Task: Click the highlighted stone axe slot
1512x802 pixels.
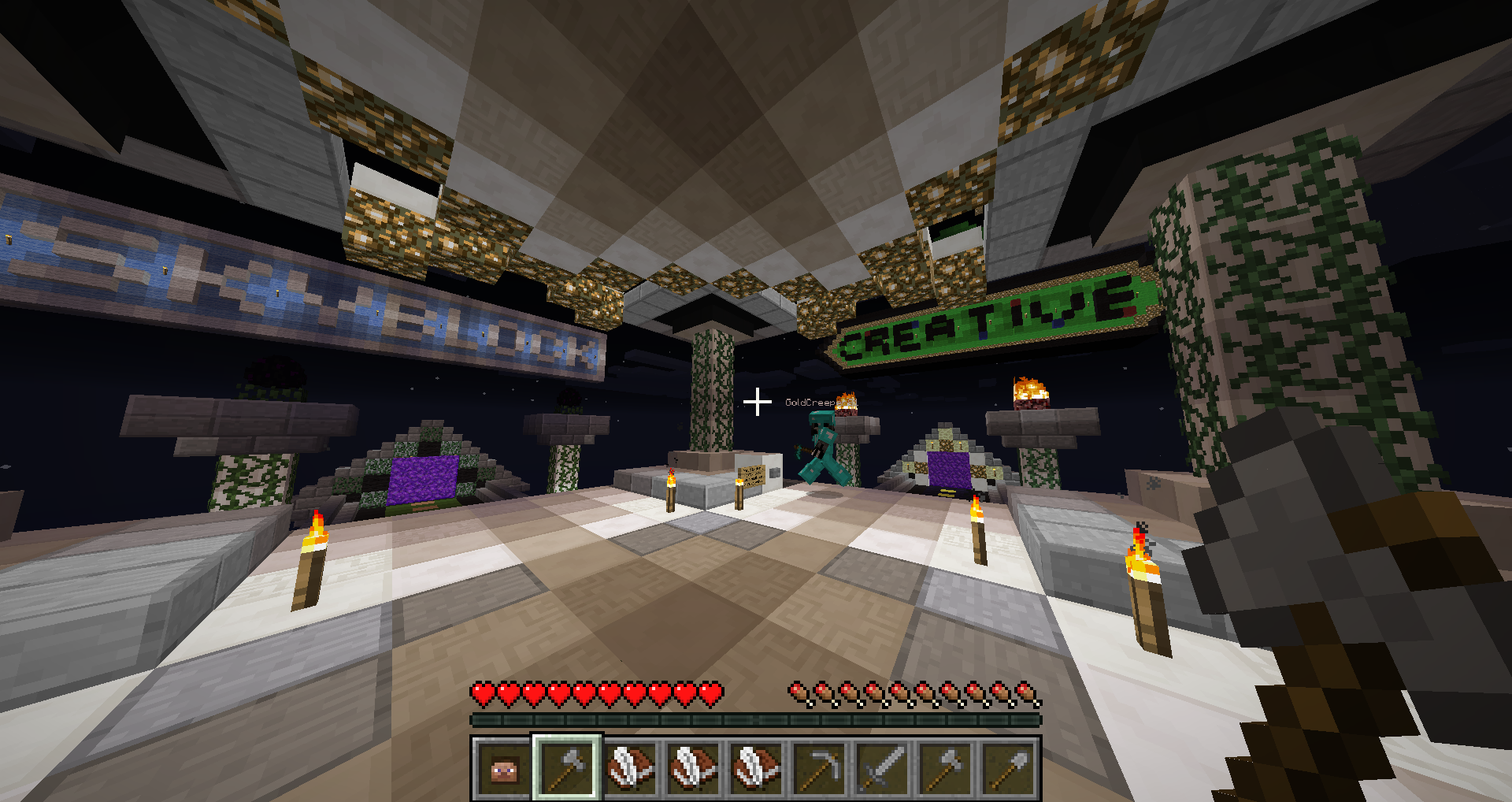Action: 567,767
